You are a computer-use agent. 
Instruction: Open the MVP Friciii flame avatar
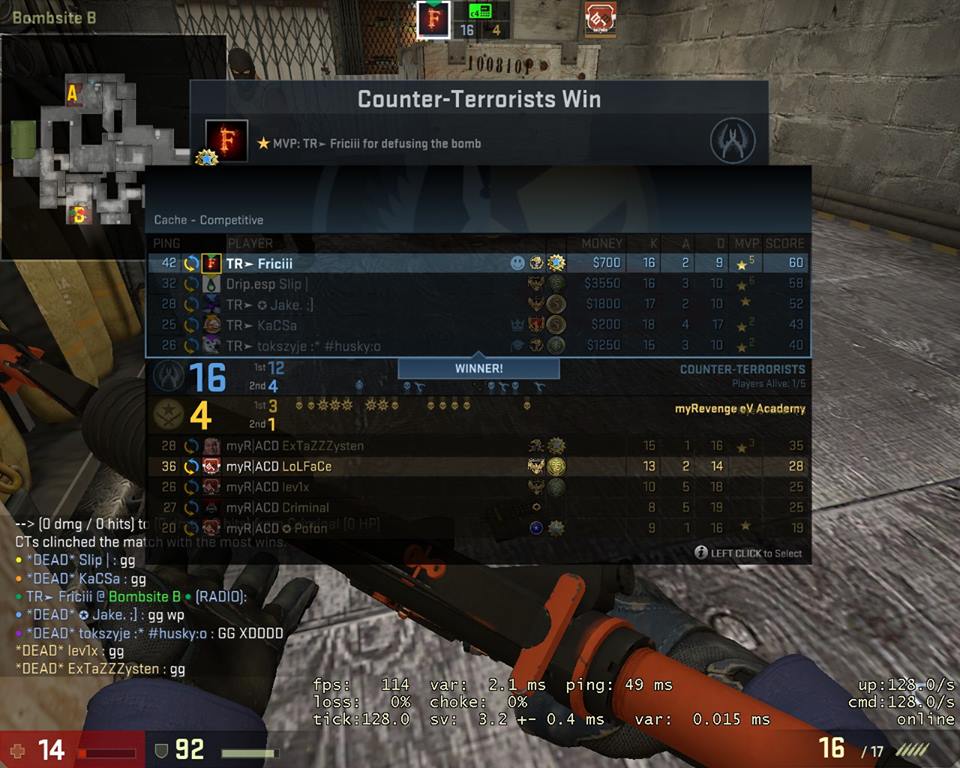tap(226, 141)
